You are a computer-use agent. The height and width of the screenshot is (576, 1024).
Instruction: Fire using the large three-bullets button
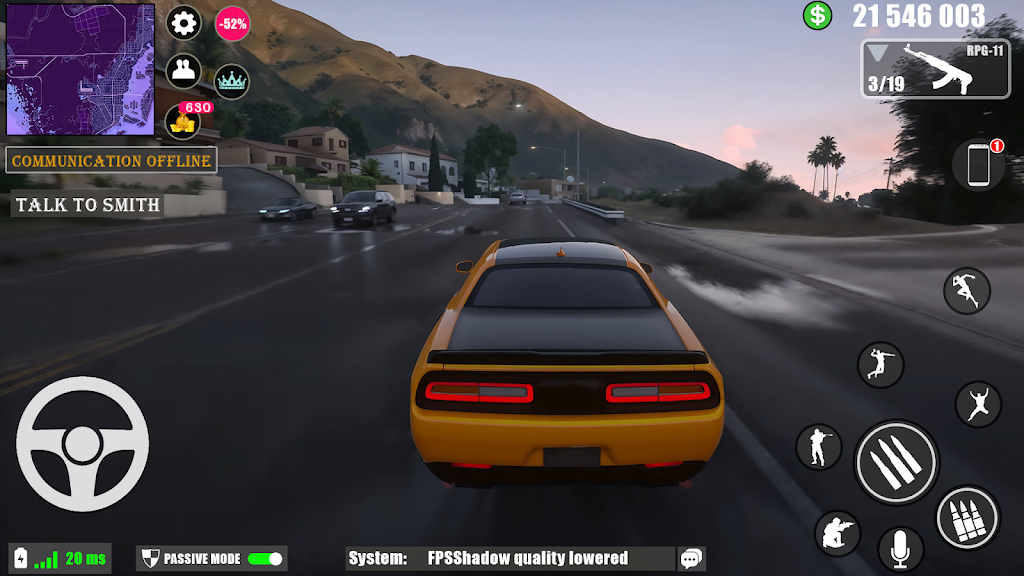pos(896,462)
